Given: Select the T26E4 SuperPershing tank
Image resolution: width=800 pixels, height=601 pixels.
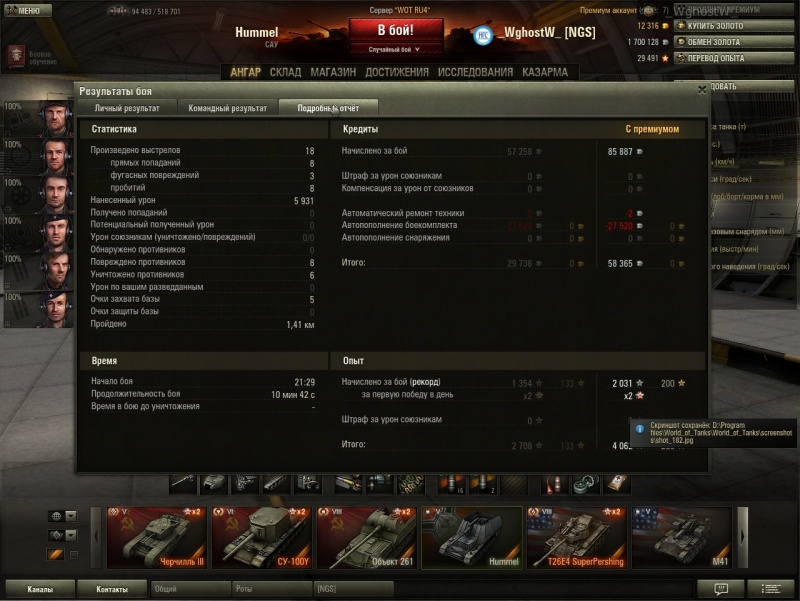Looking at the screenshot, I should point(577,537).
